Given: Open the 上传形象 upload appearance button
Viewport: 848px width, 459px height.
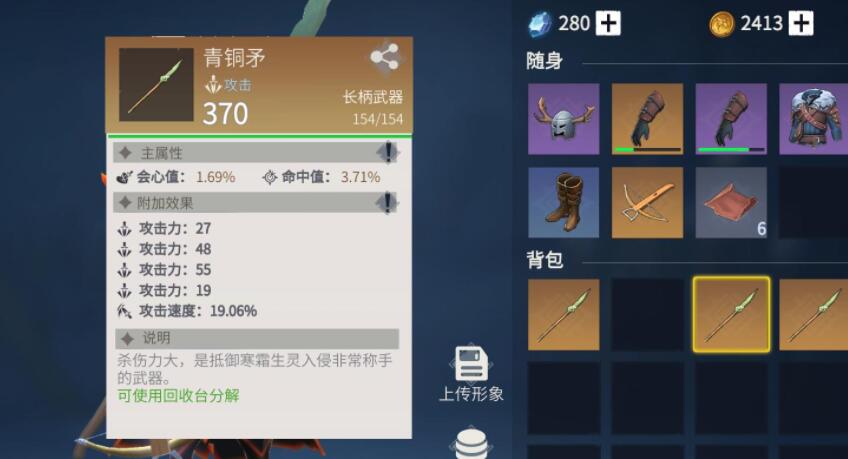Looking at the screenshot, I should pos(471,374).
